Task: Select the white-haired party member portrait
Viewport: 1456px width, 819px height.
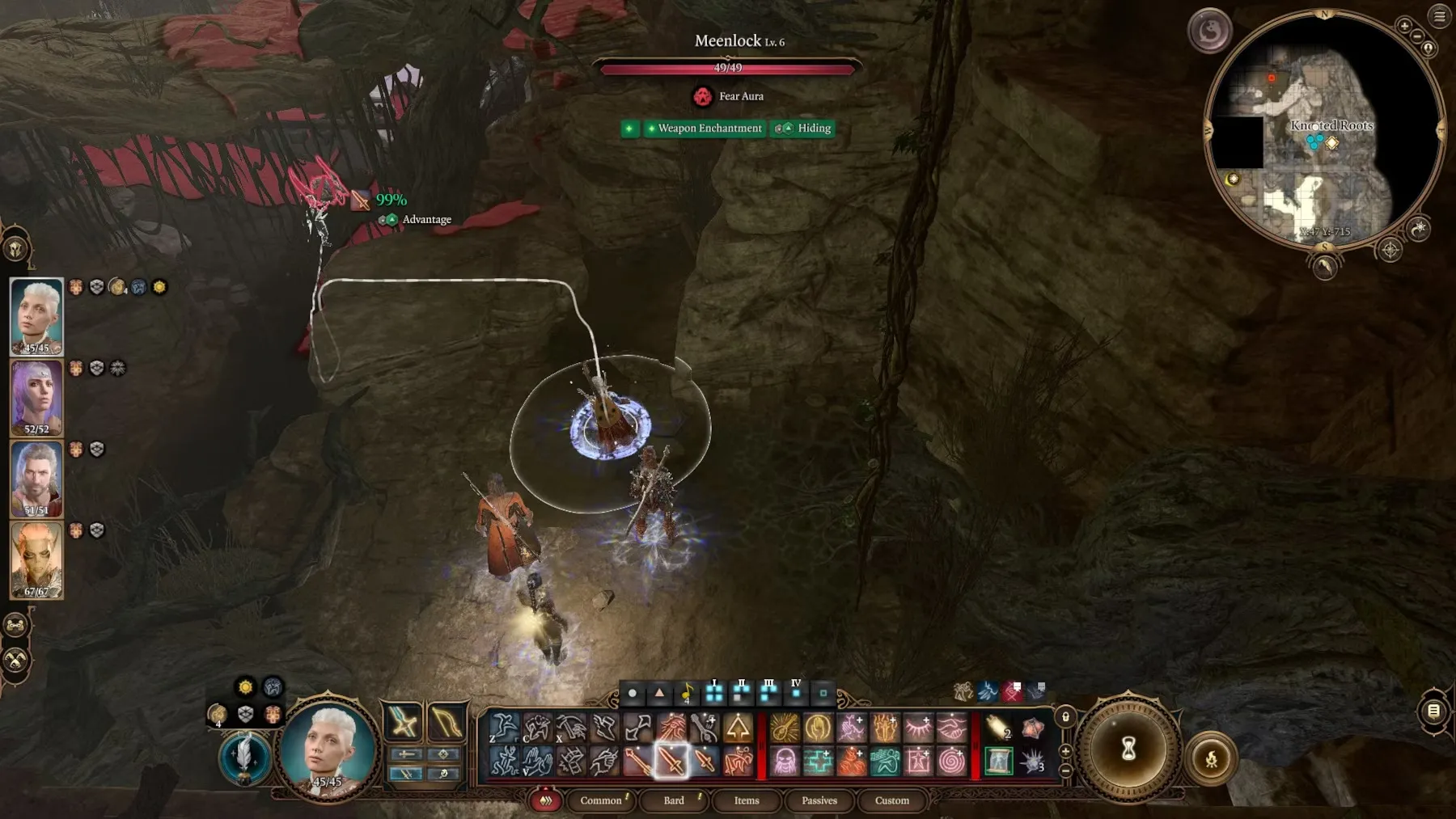Action: (36, 315)
